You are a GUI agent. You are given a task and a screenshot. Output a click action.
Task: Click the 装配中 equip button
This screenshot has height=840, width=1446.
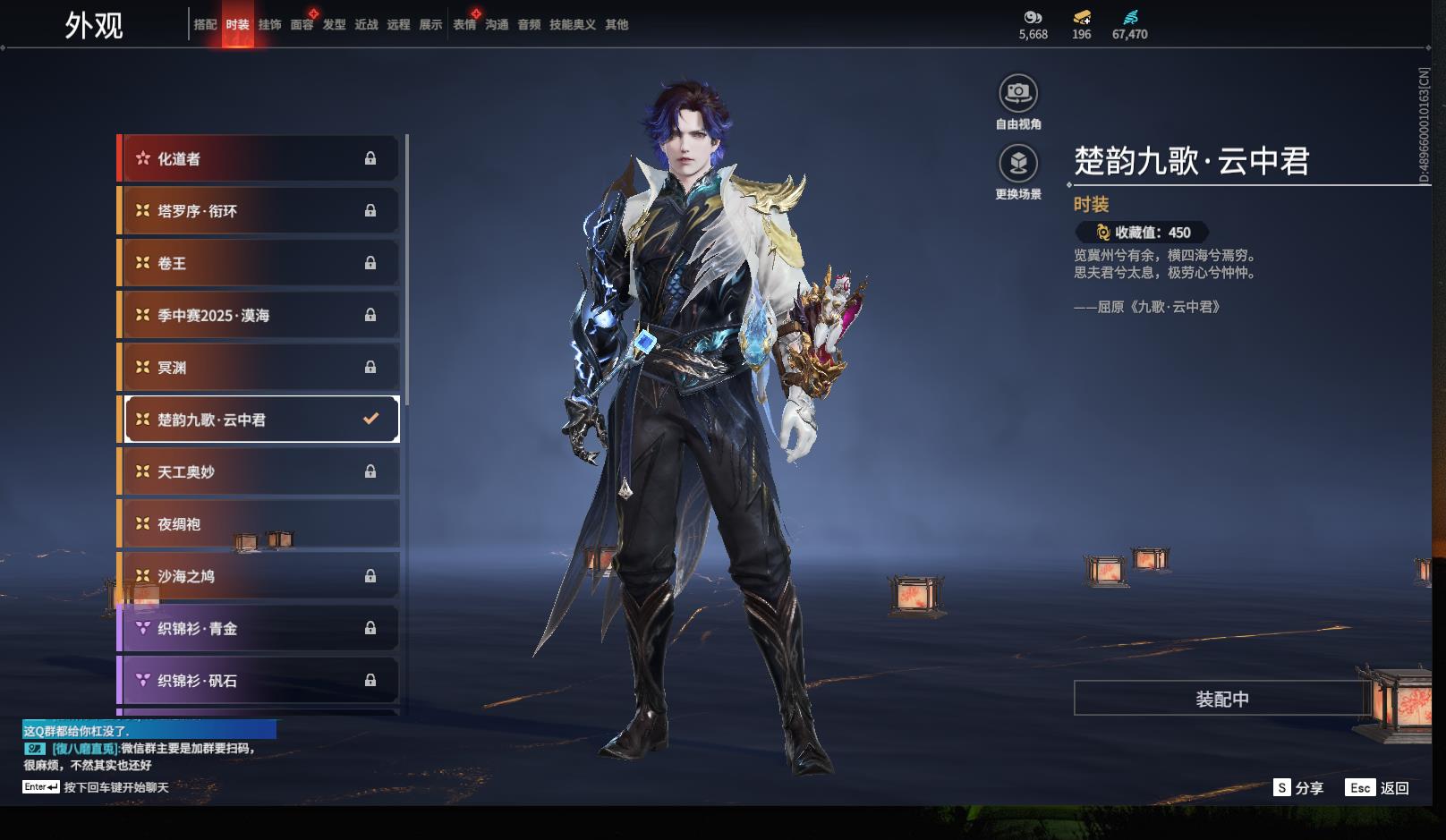1221,699
